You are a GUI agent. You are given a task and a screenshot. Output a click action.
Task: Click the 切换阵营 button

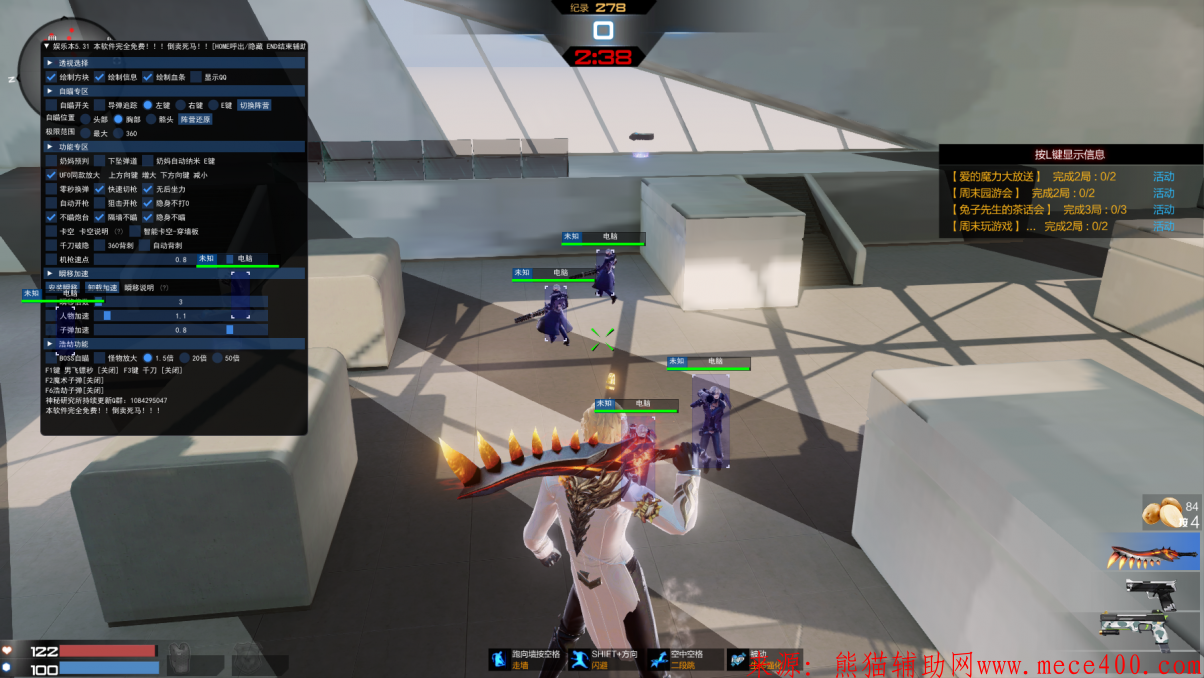click(x=254, y=105)
